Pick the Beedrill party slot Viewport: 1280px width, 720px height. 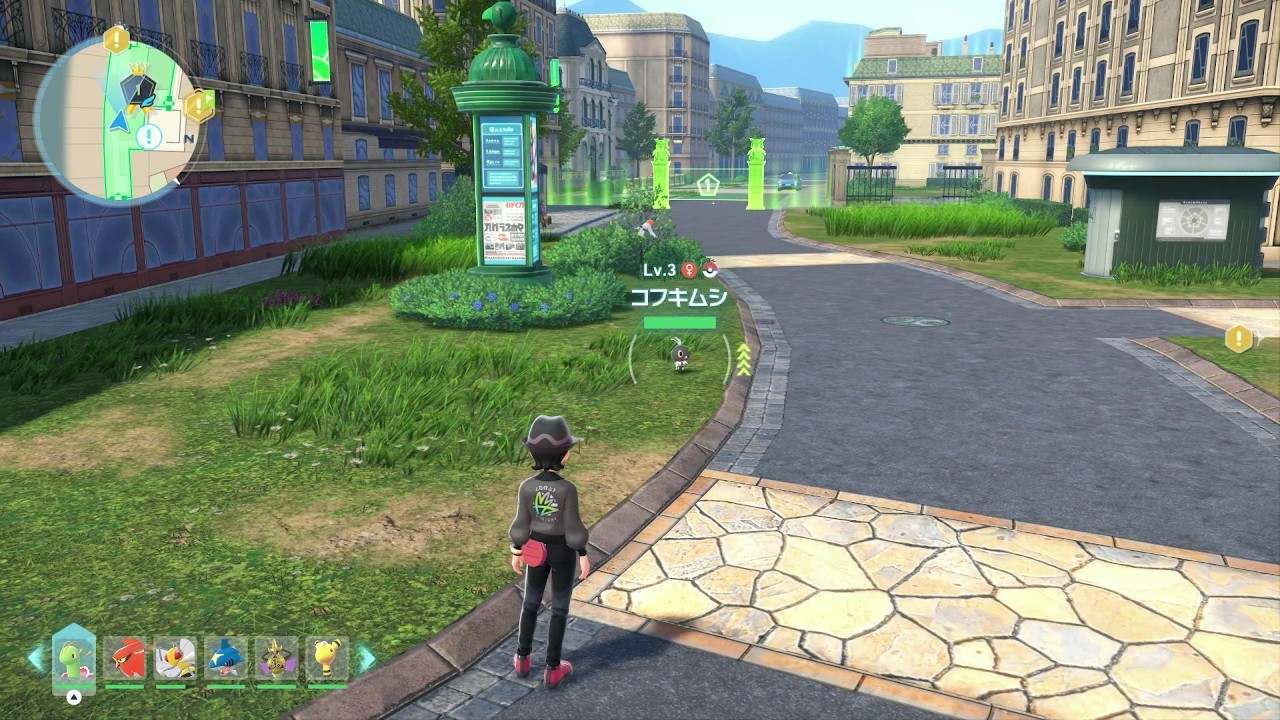click(175, 658)
